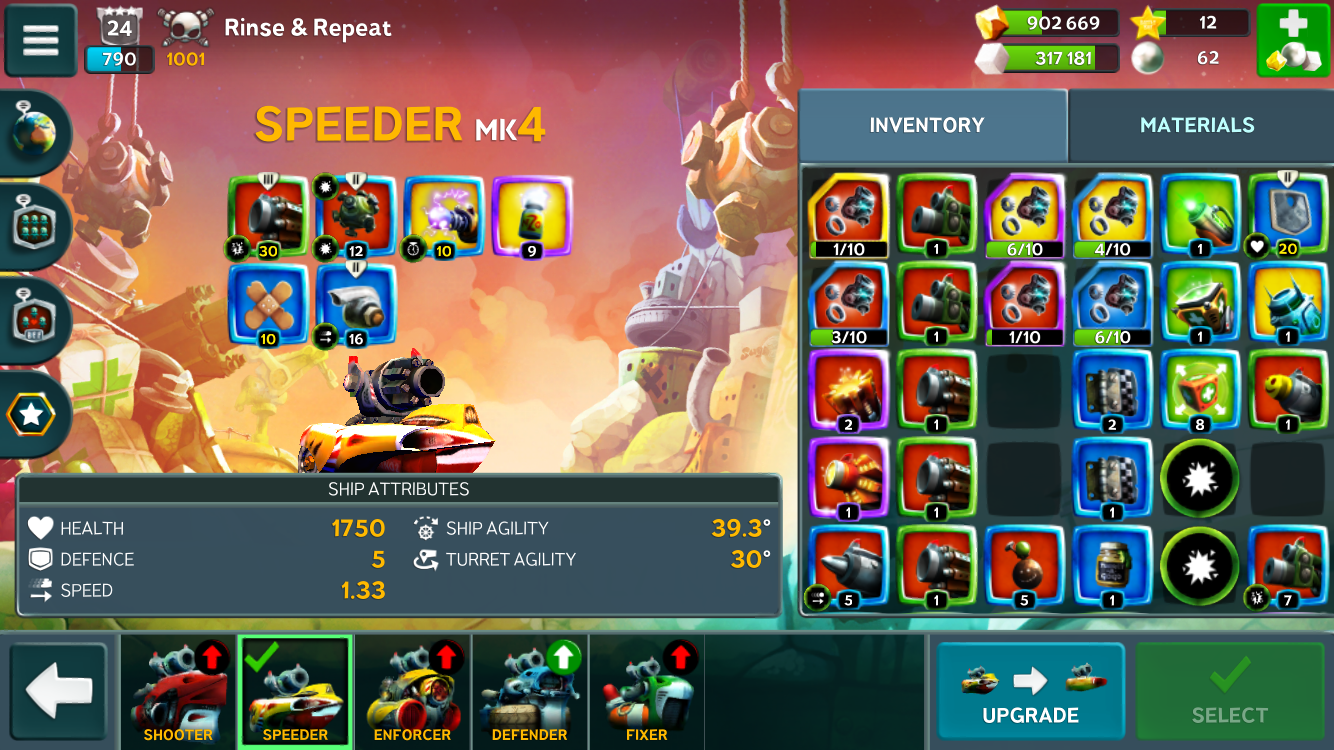Tap the equipped cannon showing 30

[267, 216]
